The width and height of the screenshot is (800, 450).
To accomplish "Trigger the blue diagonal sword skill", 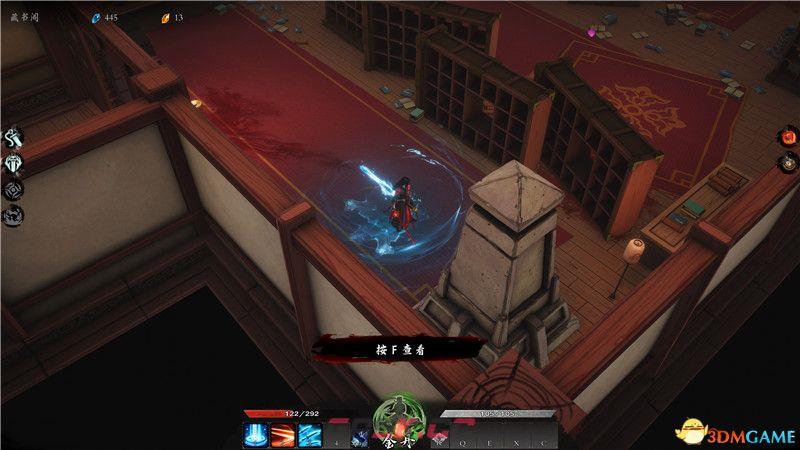I will (311, 436).
